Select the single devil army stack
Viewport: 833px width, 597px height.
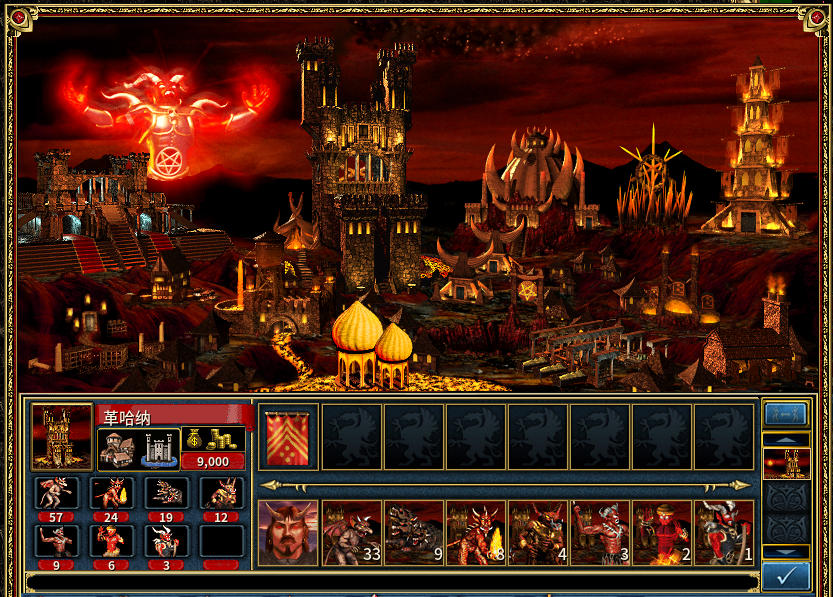[x=723, y=533]
